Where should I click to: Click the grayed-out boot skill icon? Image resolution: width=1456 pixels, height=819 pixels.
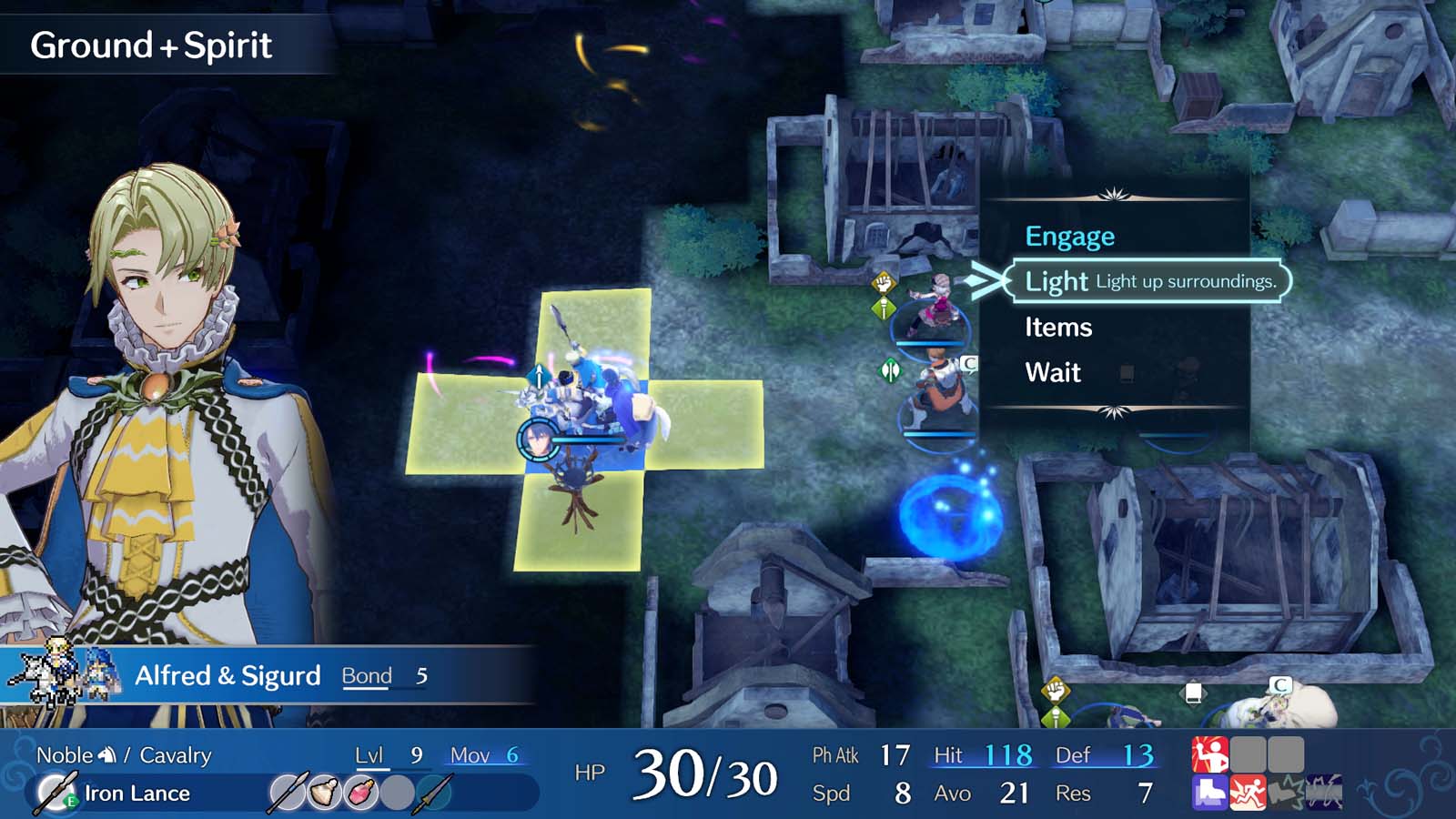click(1286, 793)
